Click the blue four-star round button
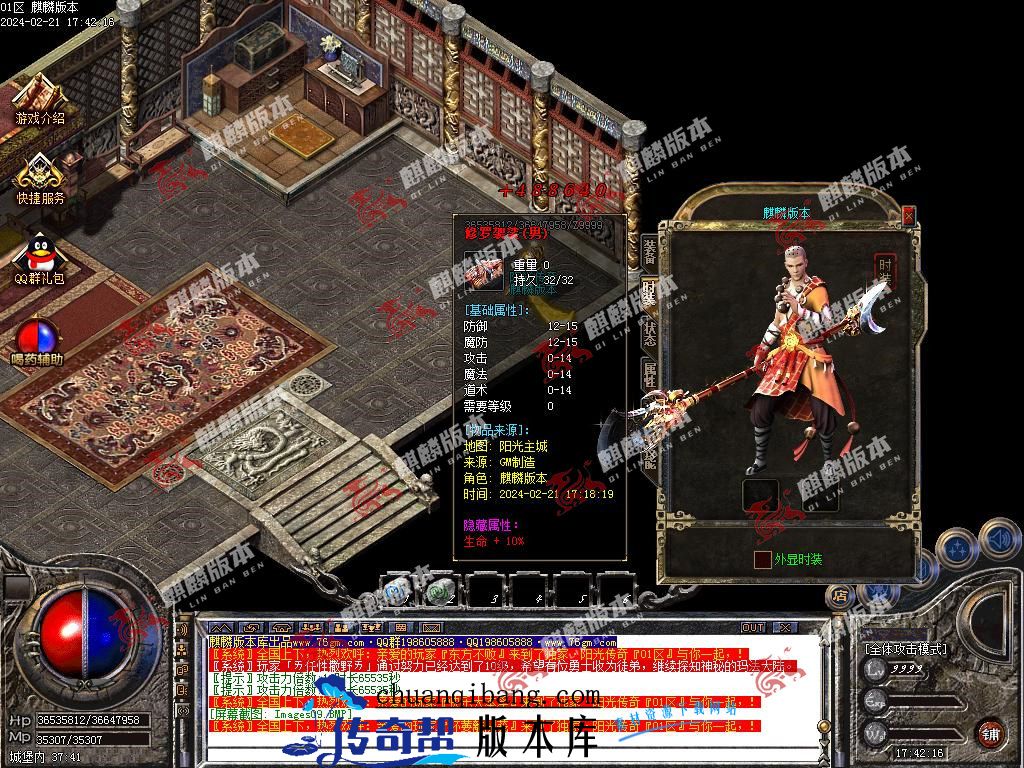 (x=958, y=549)
